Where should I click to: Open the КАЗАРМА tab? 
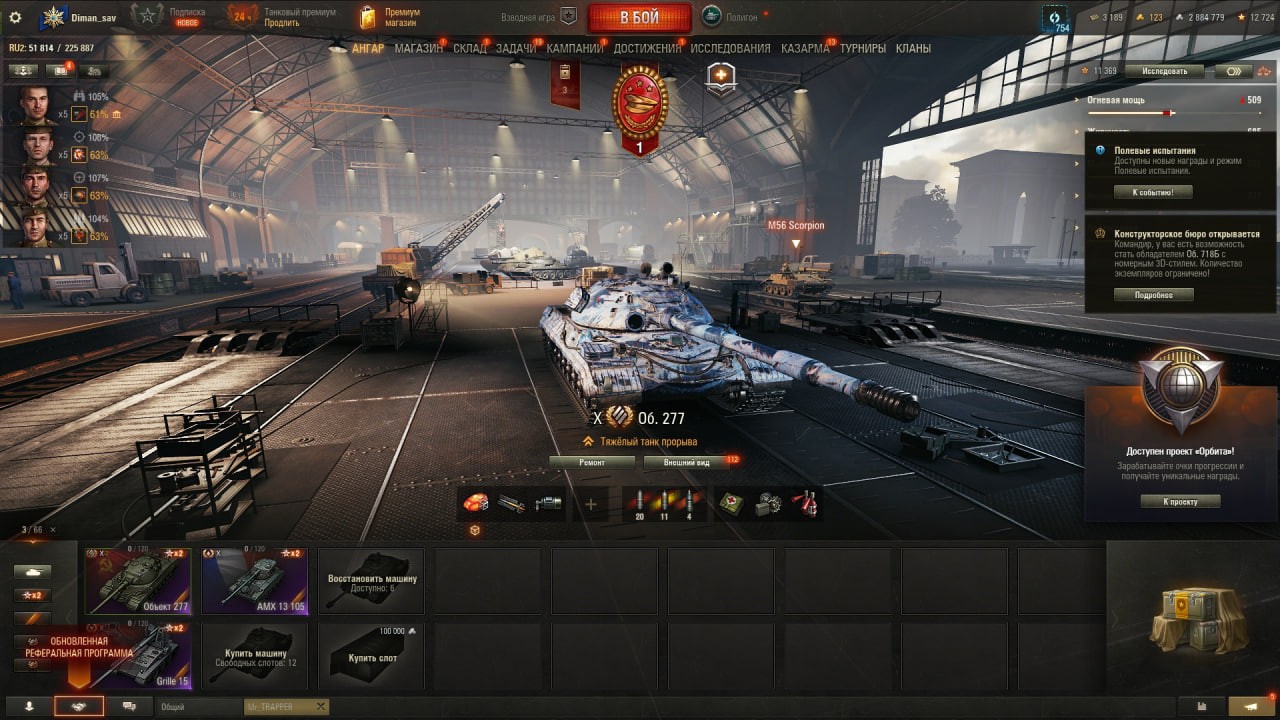[805, 48]
